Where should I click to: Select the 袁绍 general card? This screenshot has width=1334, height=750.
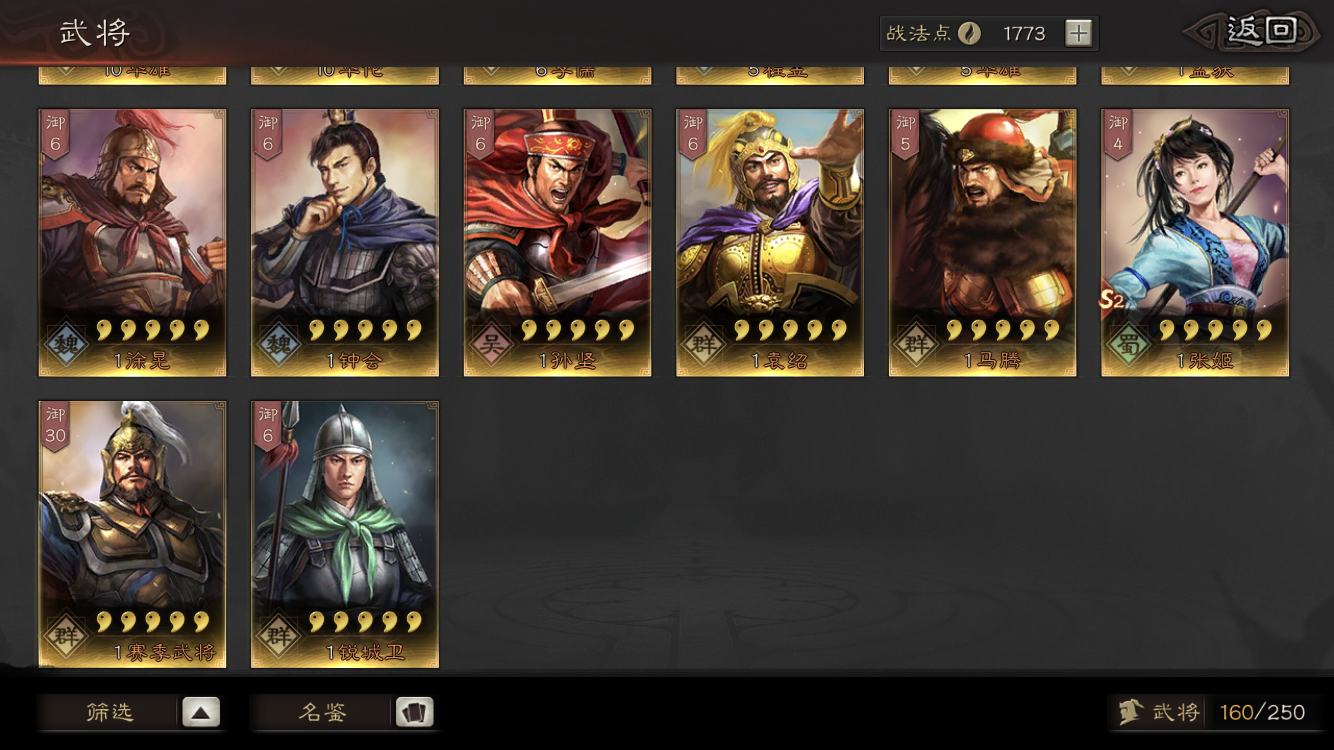(x=770, y=242)
